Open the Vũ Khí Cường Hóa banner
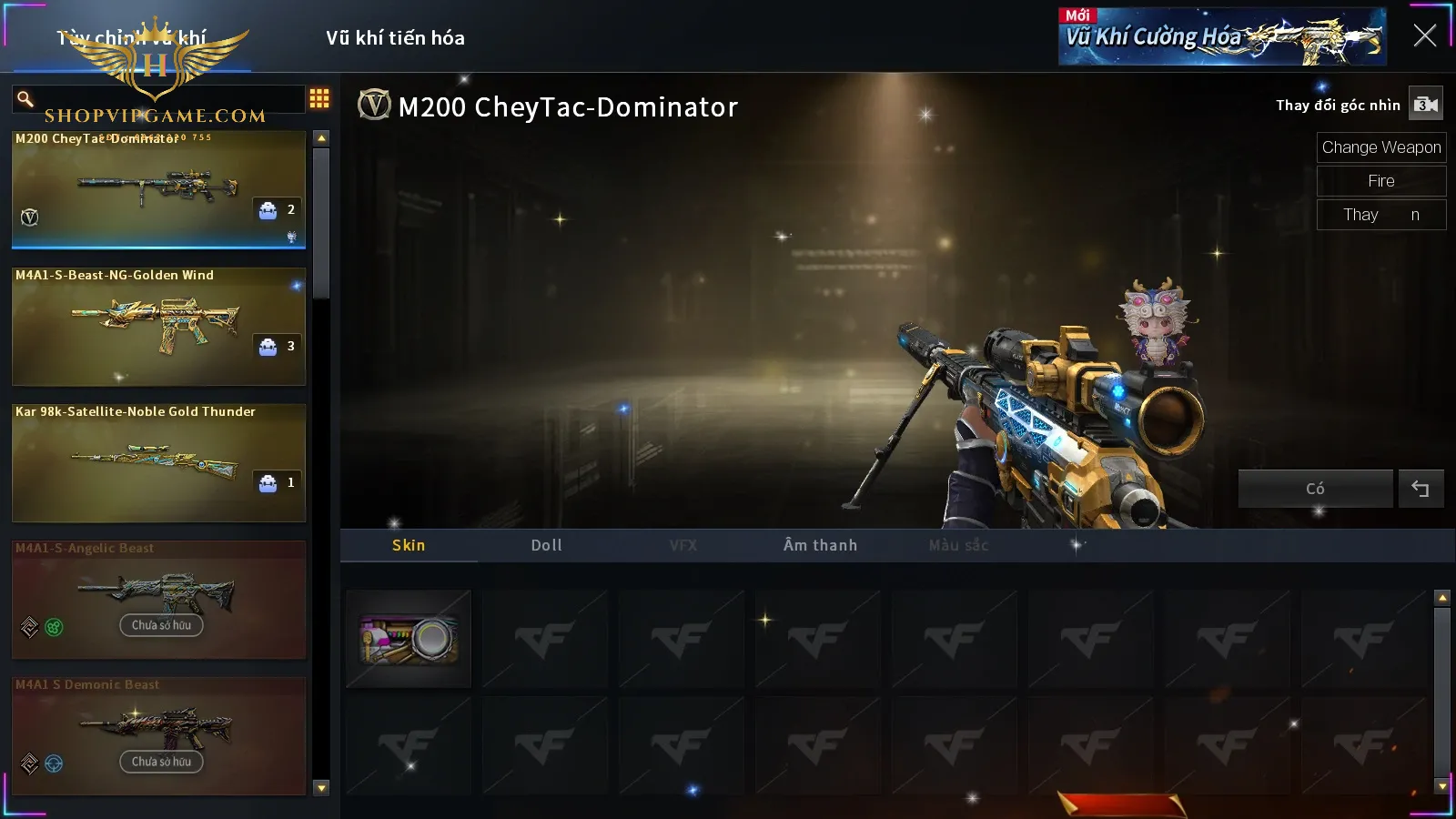Screen dimensions: 1456x819 pos(1221,37)
